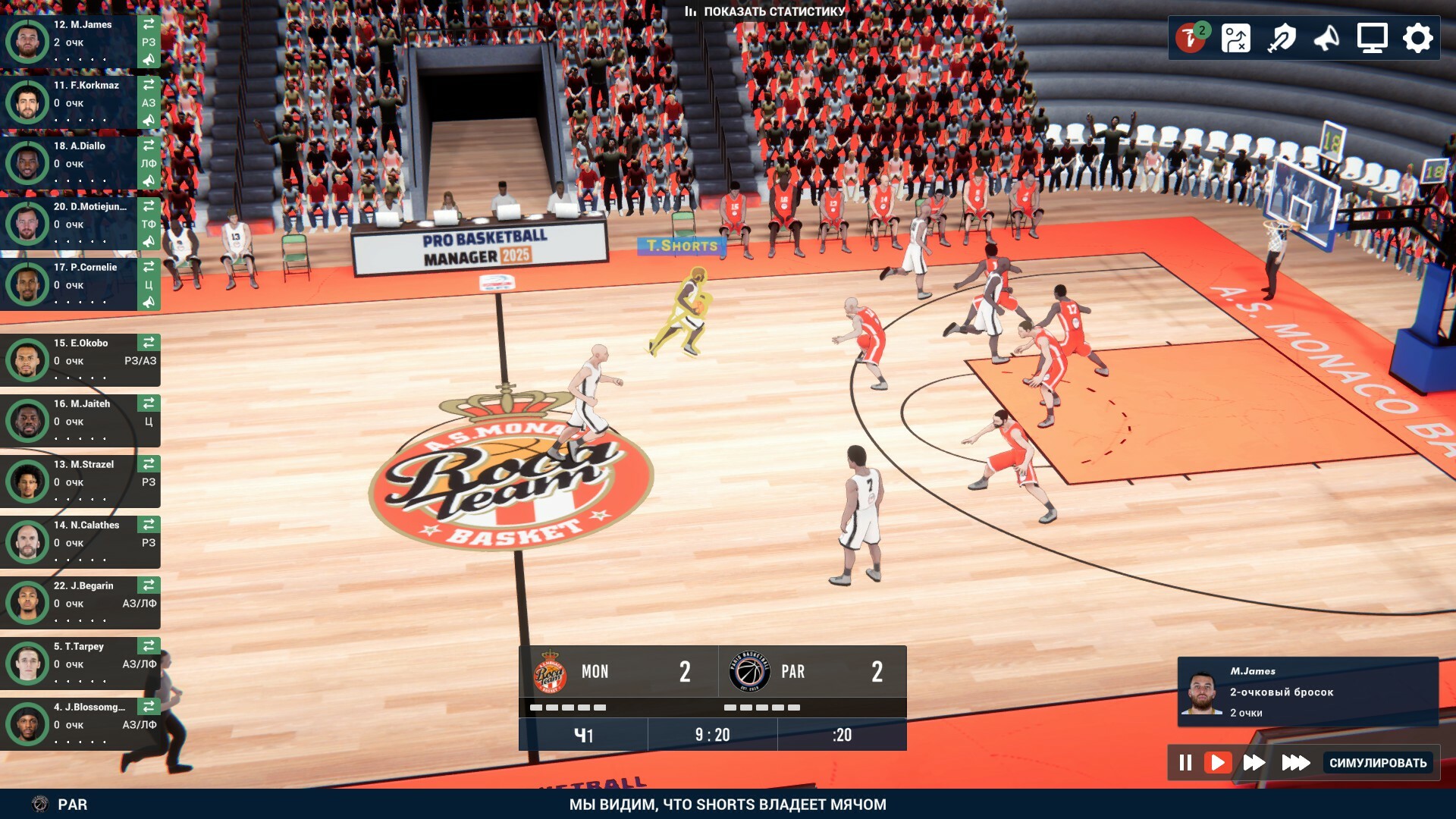Open the megaphone instructions icon
The image size is (1456, 819).
[x=1326, y=38]
